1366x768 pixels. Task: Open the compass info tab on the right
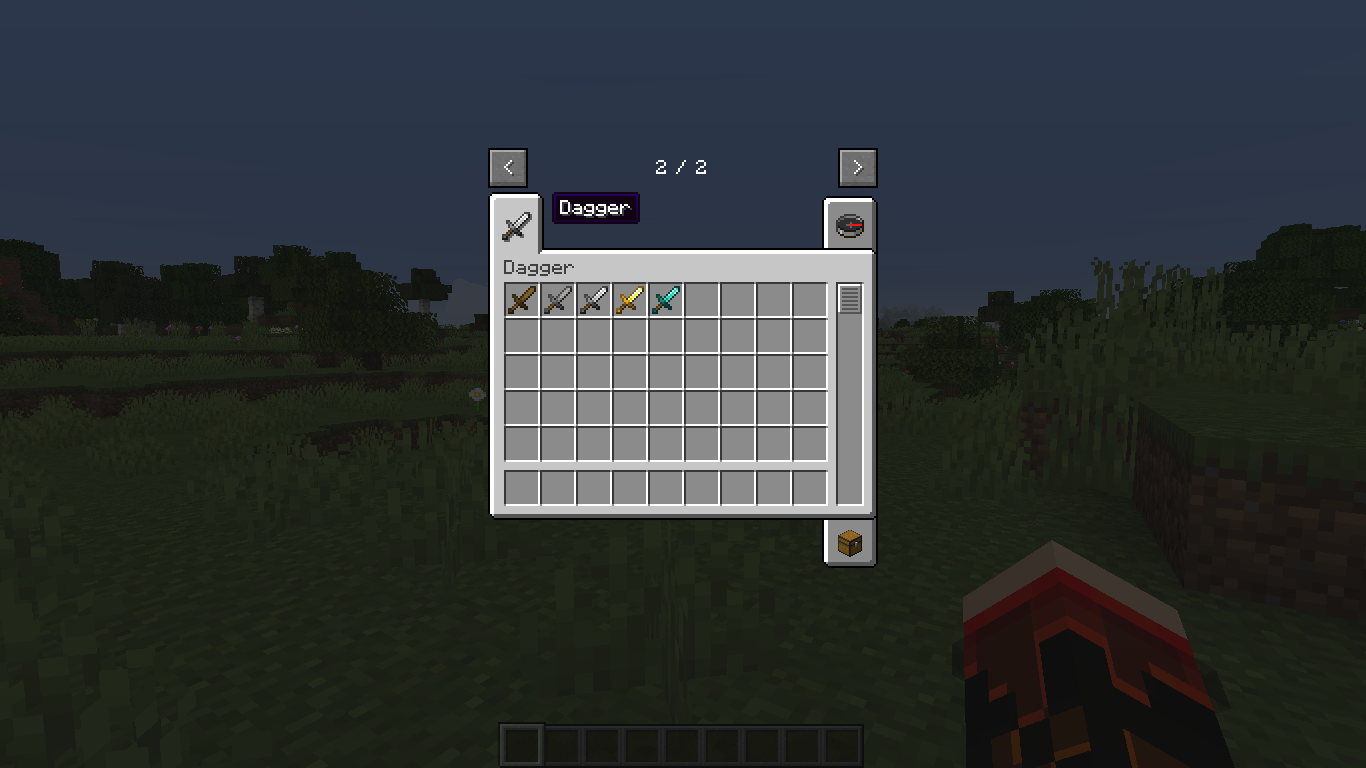pyautogui.click(x=849, y=224)
